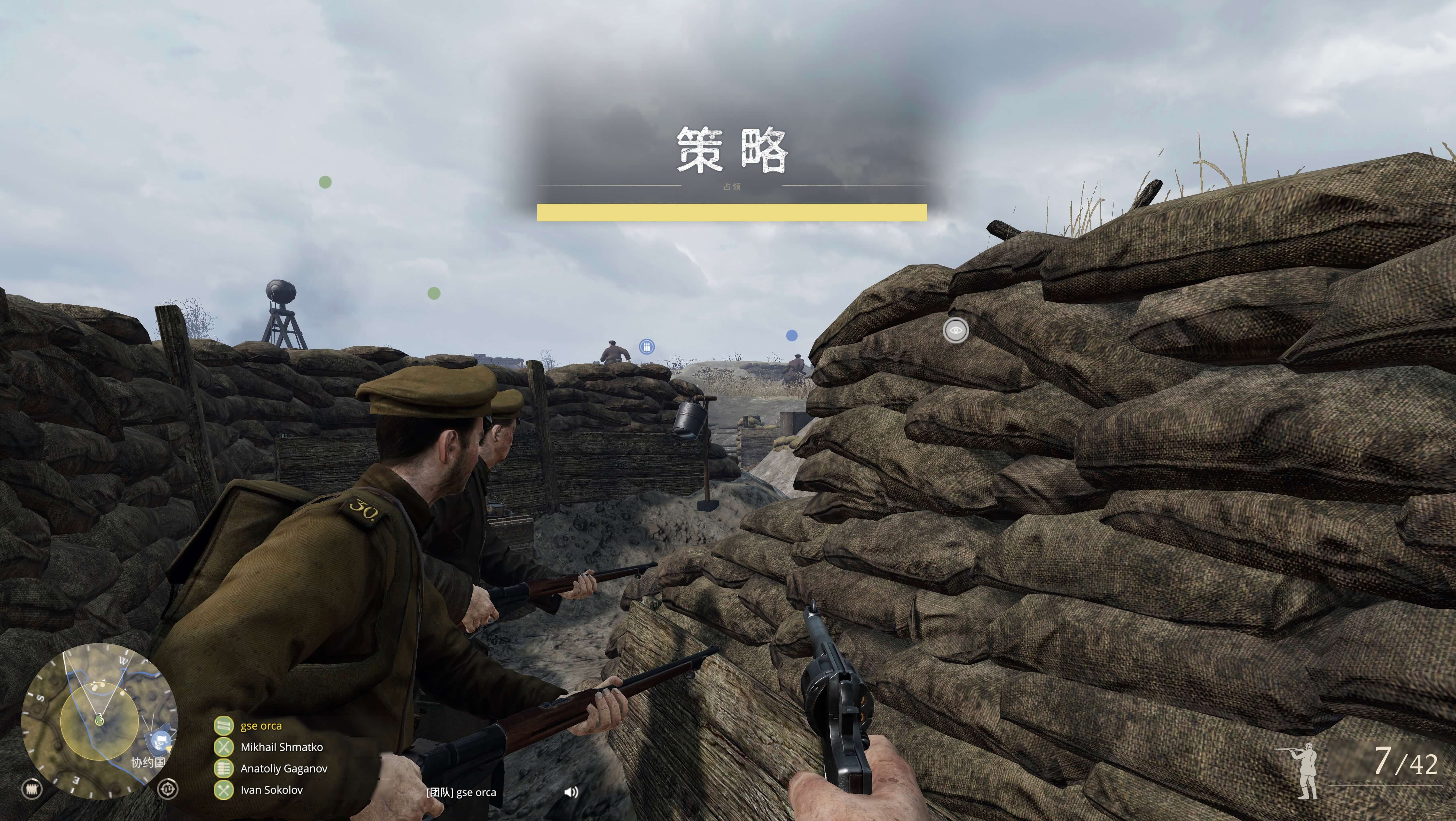Click the circular minimap
This screenshot has height=821, width=1456.
[99, 721]
